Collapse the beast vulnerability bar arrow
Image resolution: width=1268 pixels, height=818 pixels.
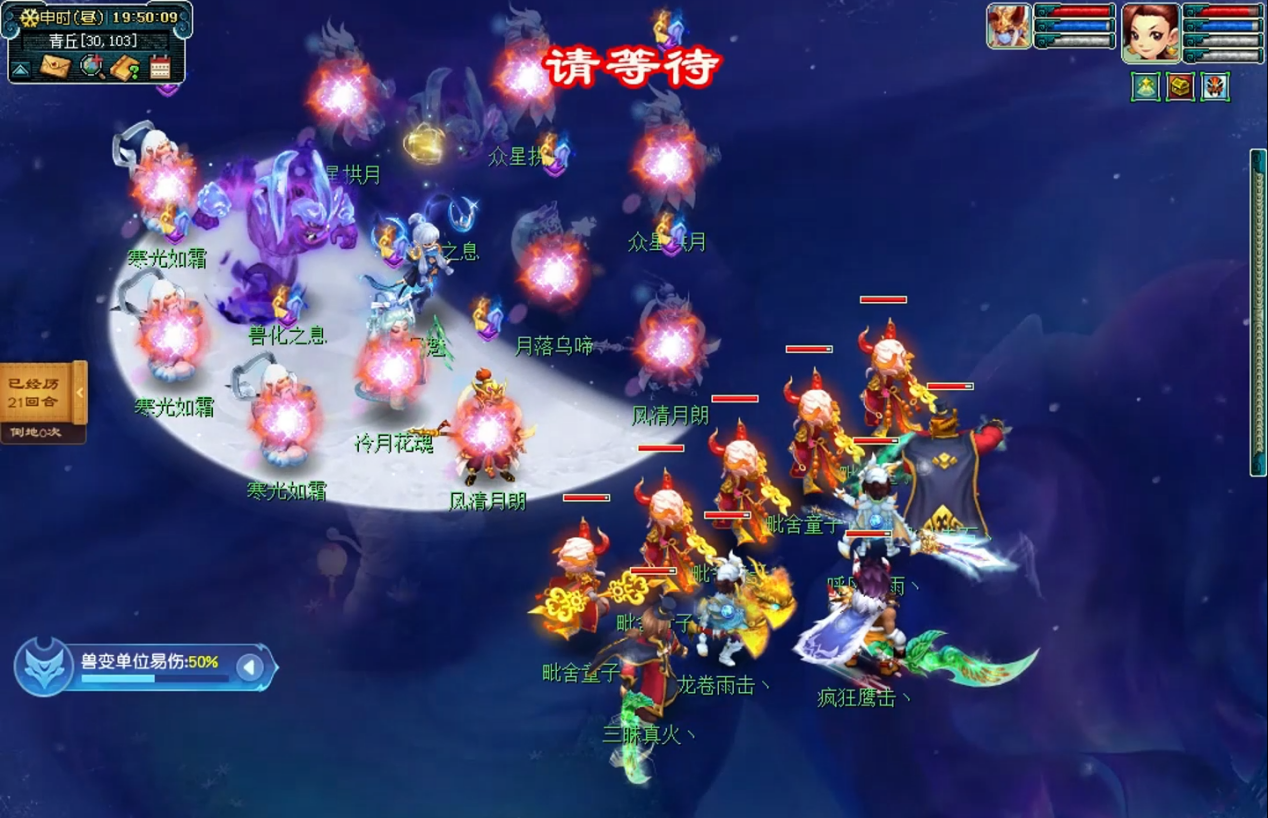point(250,667)
